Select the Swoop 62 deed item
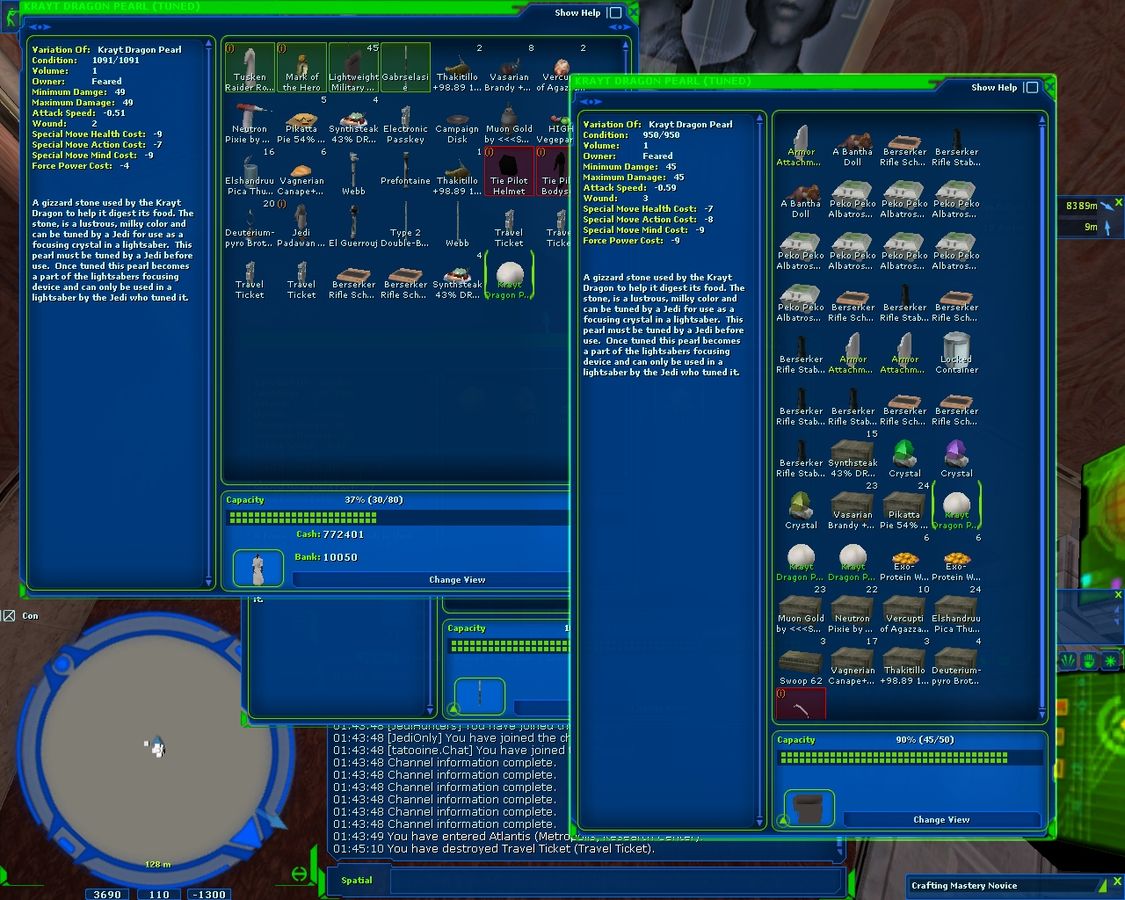Image resolution: width=1125 pixels, height=900 pixels. tap(801, 664)
